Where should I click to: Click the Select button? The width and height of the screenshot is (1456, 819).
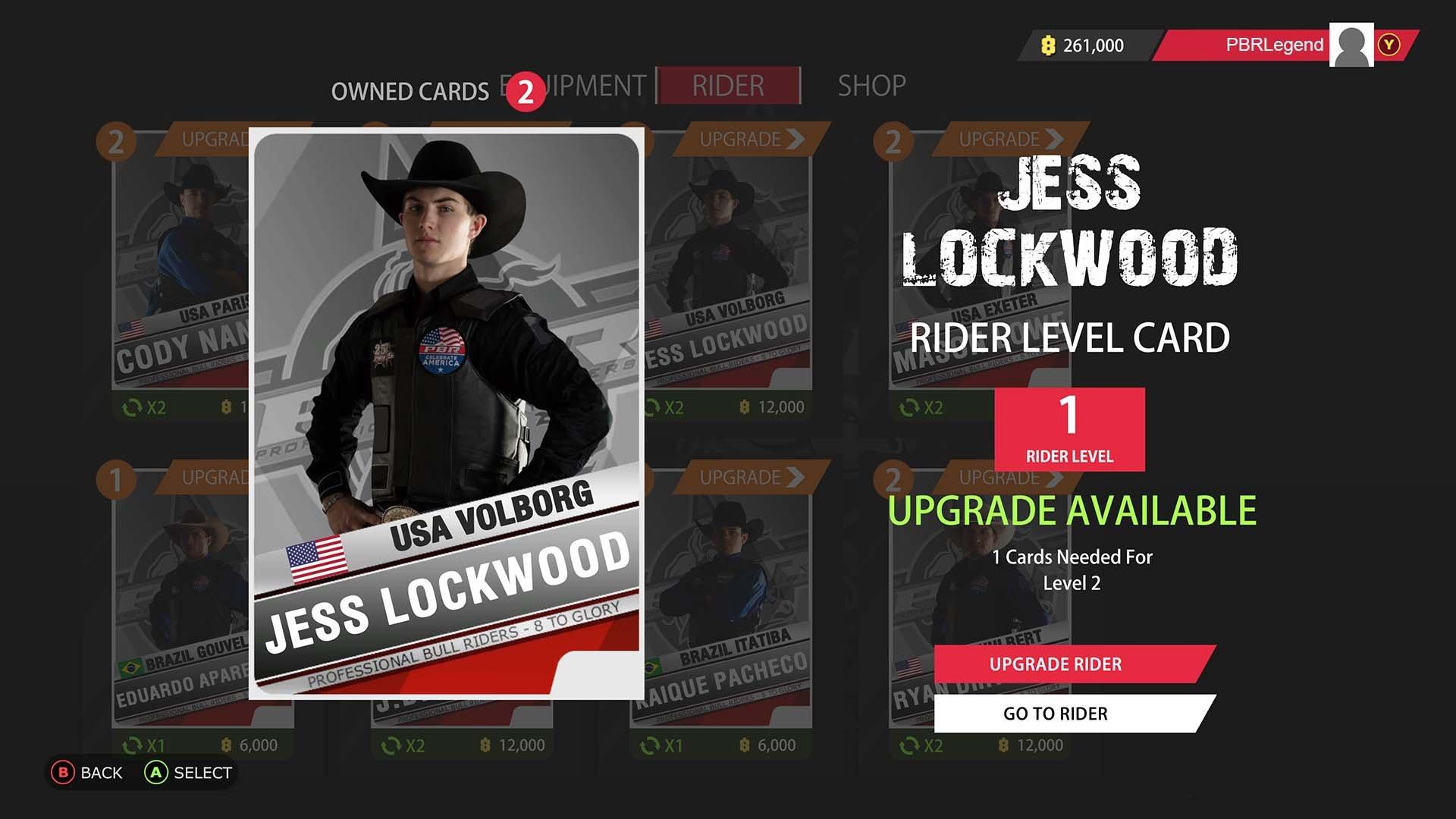click(x=189, y=773)
